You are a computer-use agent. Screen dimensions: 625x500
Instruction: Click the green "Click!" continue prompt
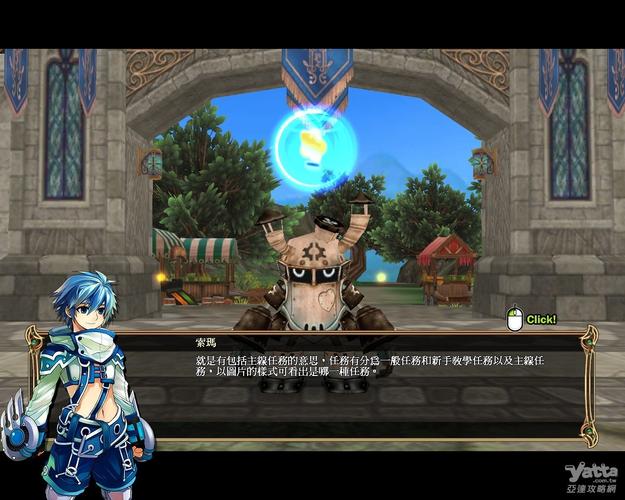[x=540, y=320]
